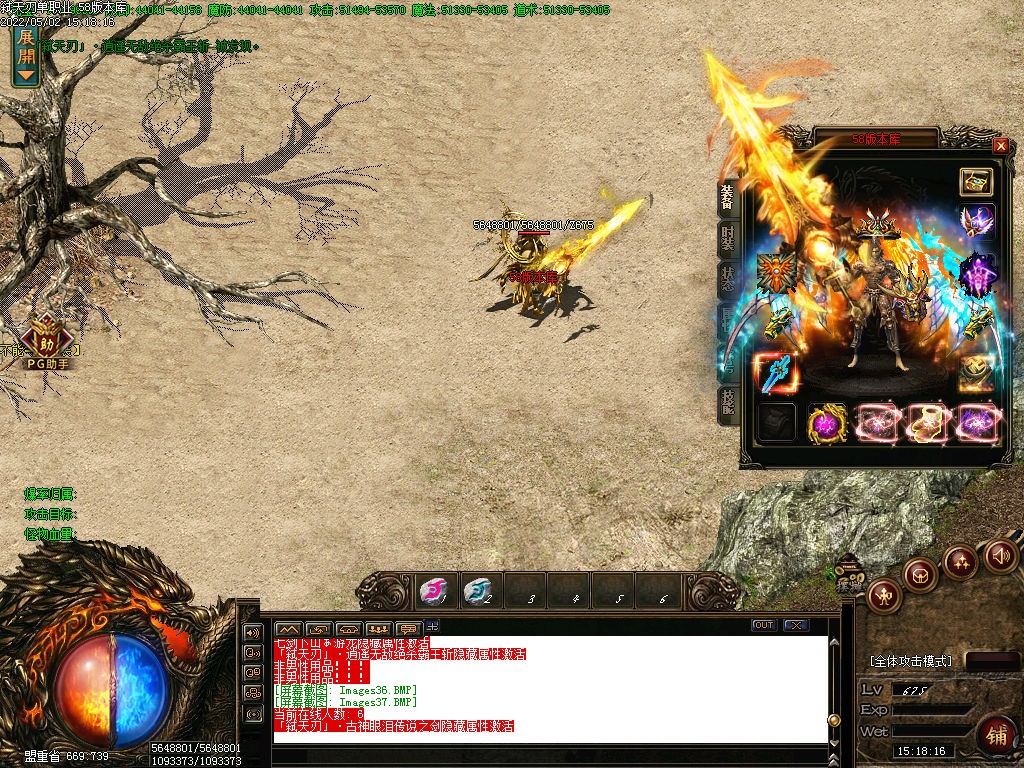Image resolution: width=1024 pixels, height=768 pixels.
Task: Use the pink swirl item in hotbar slot 1
Action: pyautogui.click(x=434, y=591)
